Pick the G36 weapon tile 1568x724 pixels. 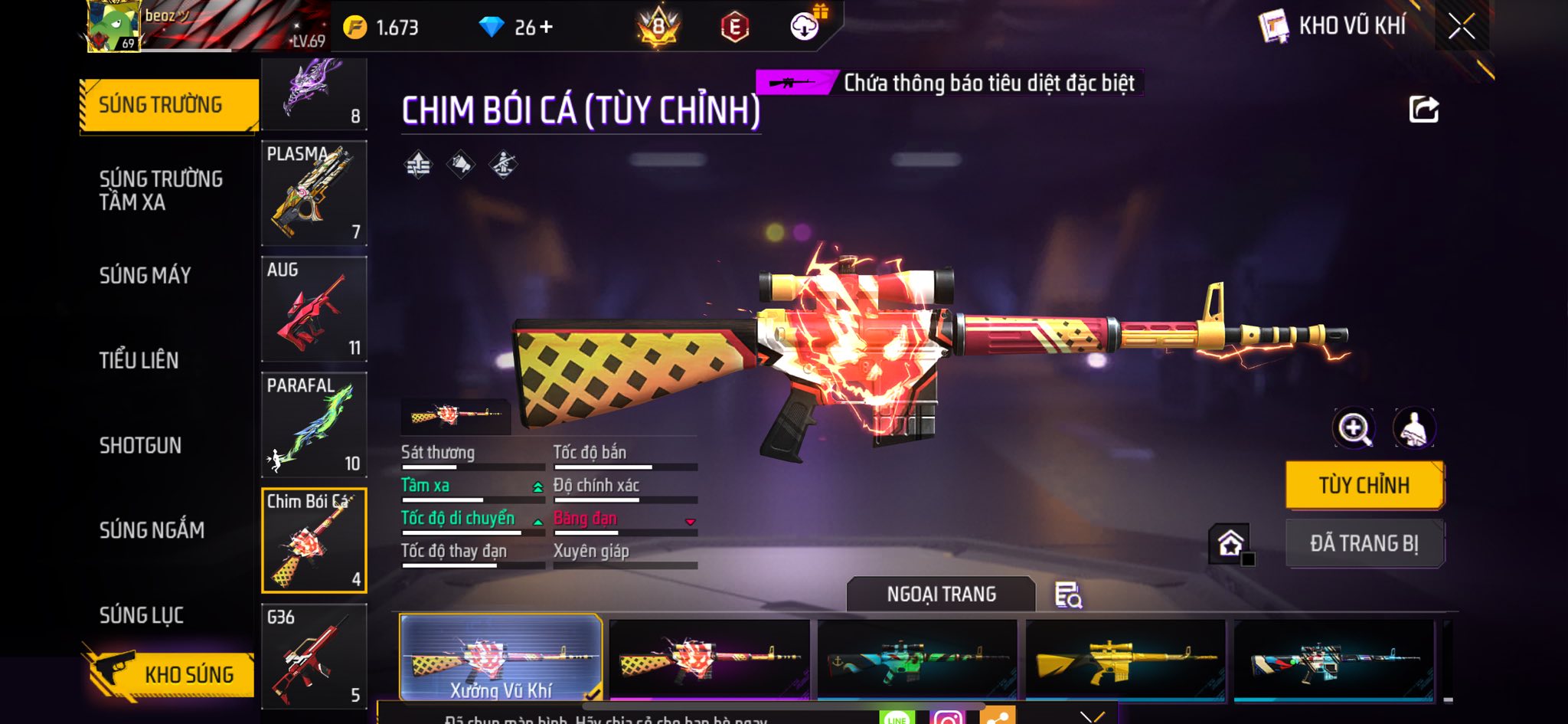tap(314, 656)
